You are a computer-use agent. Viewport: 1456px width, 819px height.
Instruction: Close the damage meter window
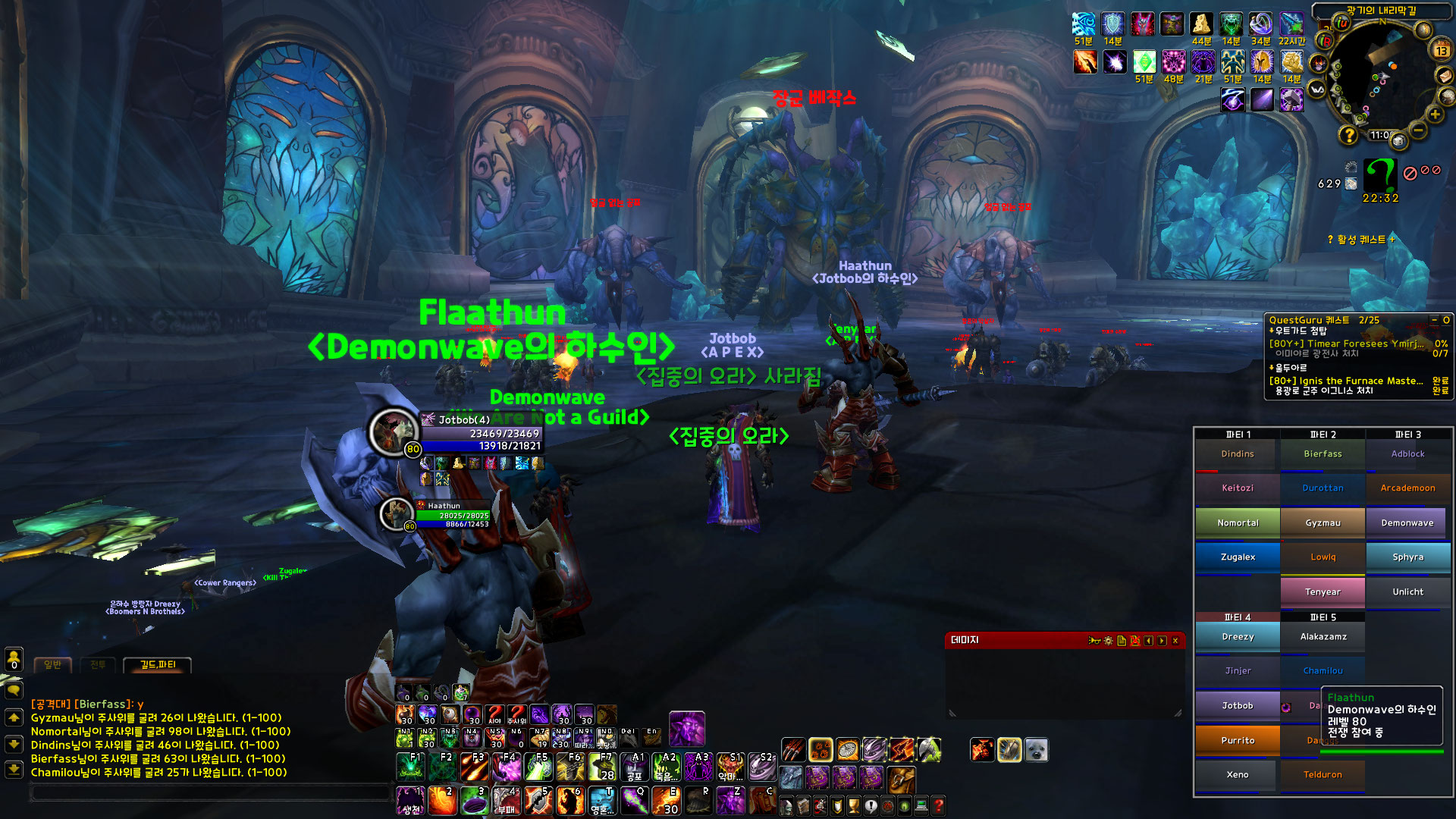click(1175, 641)
